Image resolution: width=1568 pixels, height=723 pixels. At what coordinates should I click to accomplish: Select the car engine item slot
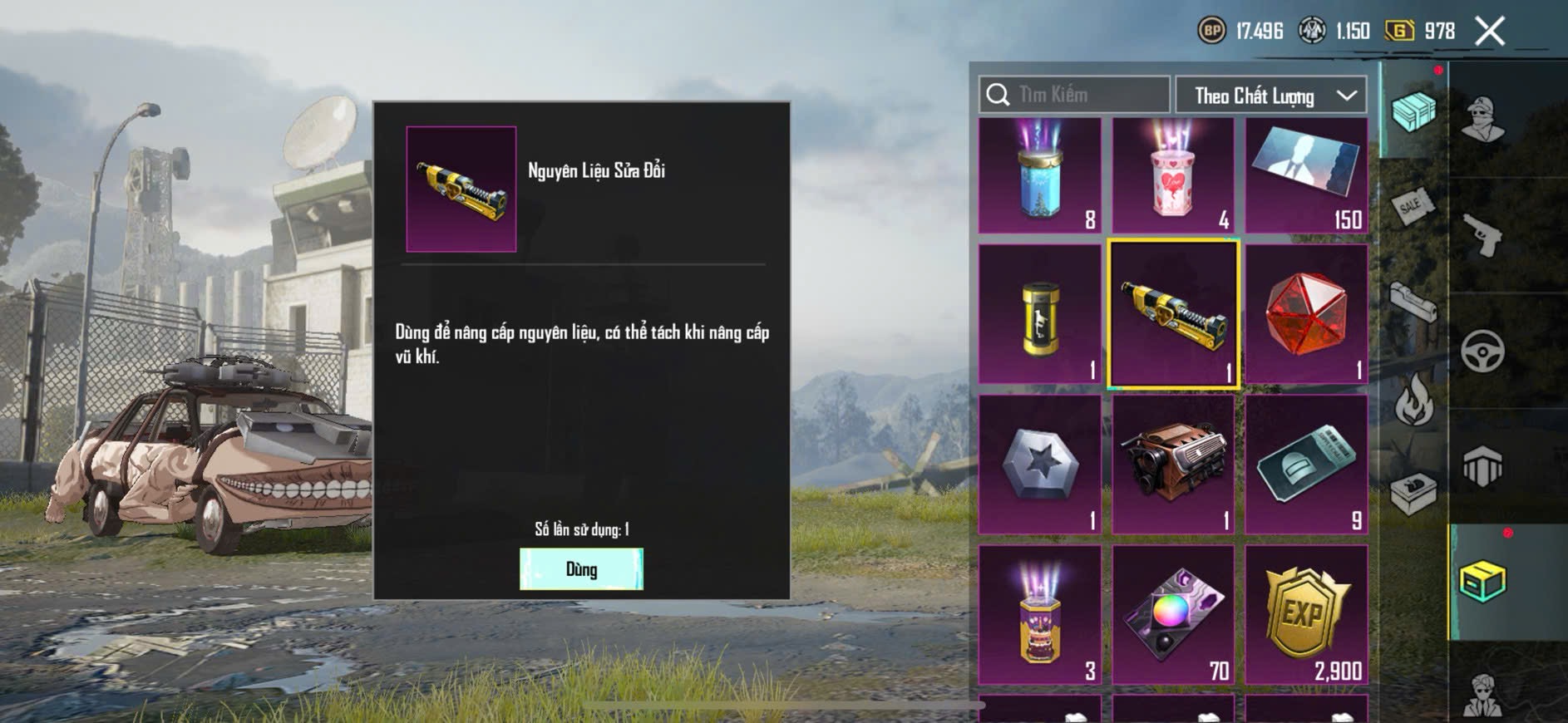coord(1173,465)
